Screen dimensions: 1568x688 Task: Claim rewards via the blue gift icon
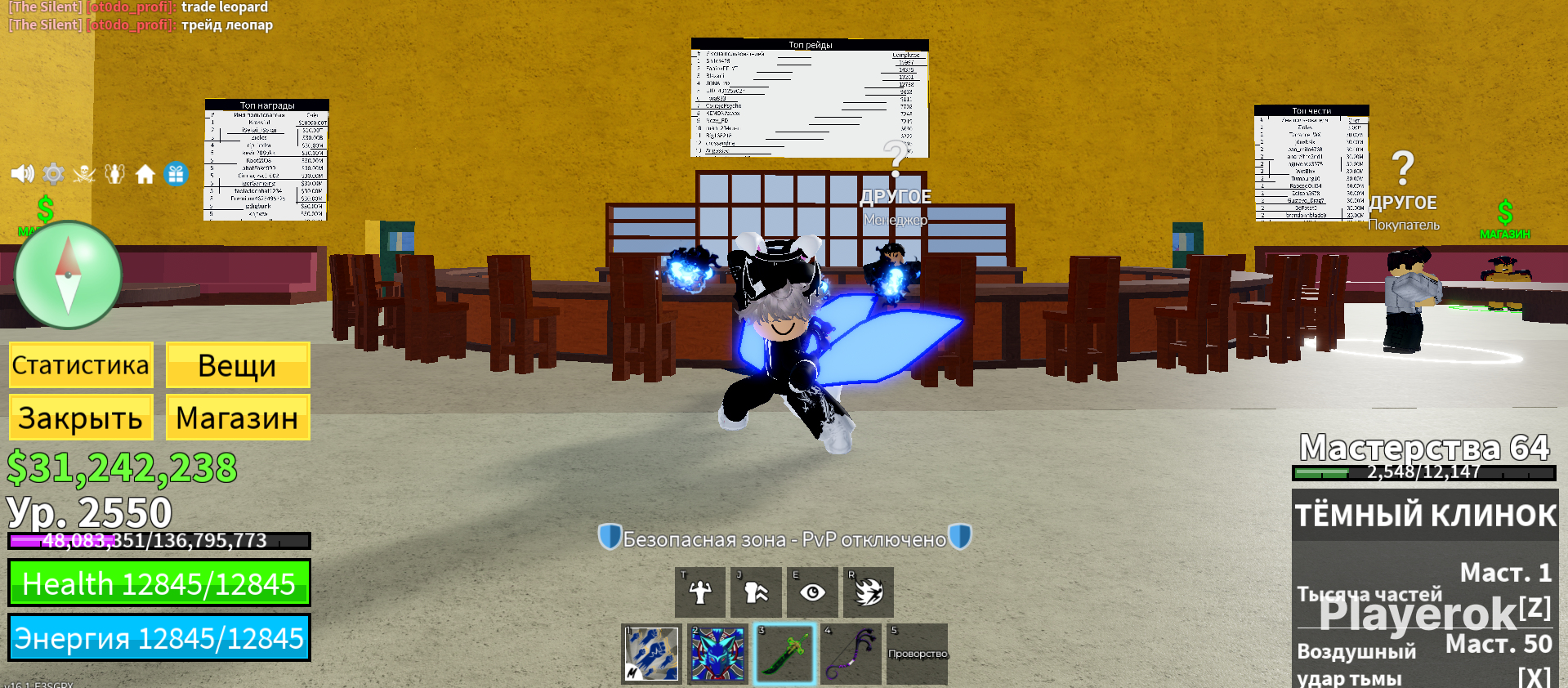coord(176,172)
